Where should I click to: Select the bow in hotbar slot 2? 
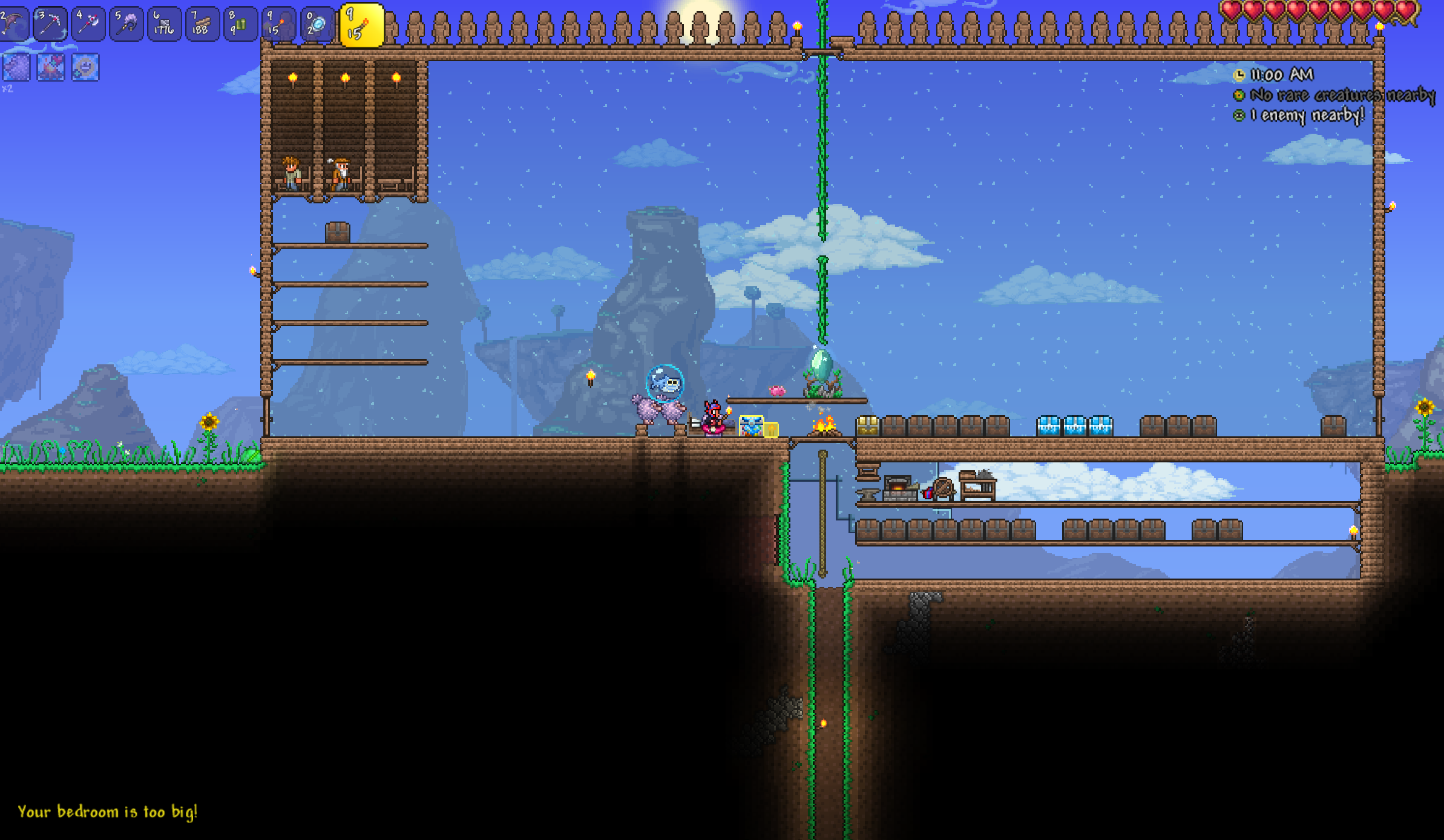(13, 24)
